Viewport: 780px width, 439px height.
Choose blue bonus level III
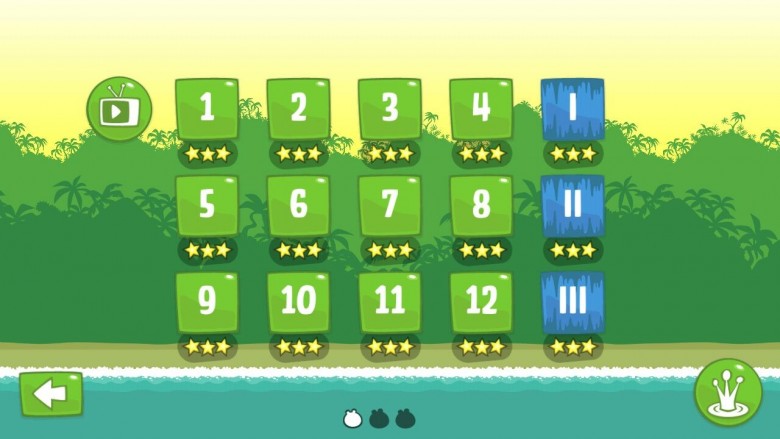pyautogui.click(x=573, y=301)
